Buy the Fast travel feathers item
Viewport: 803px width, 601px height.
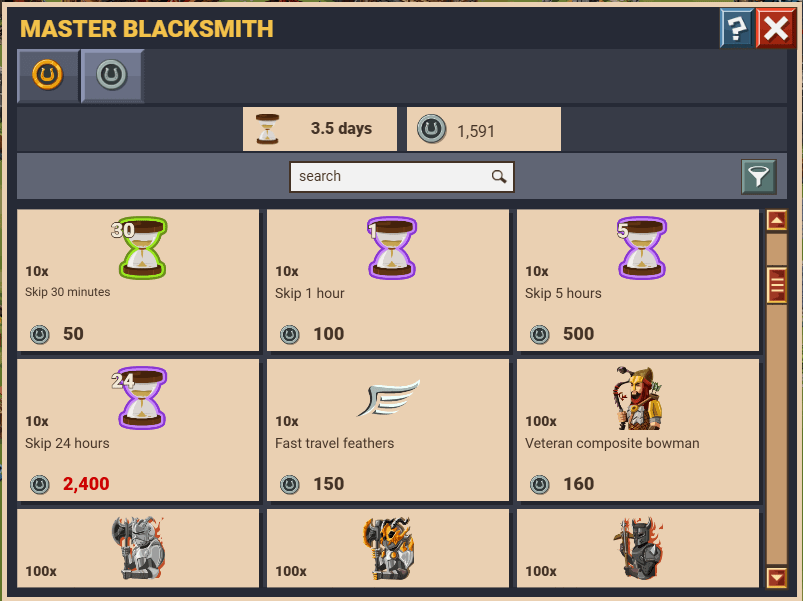[x=388, y=430]
